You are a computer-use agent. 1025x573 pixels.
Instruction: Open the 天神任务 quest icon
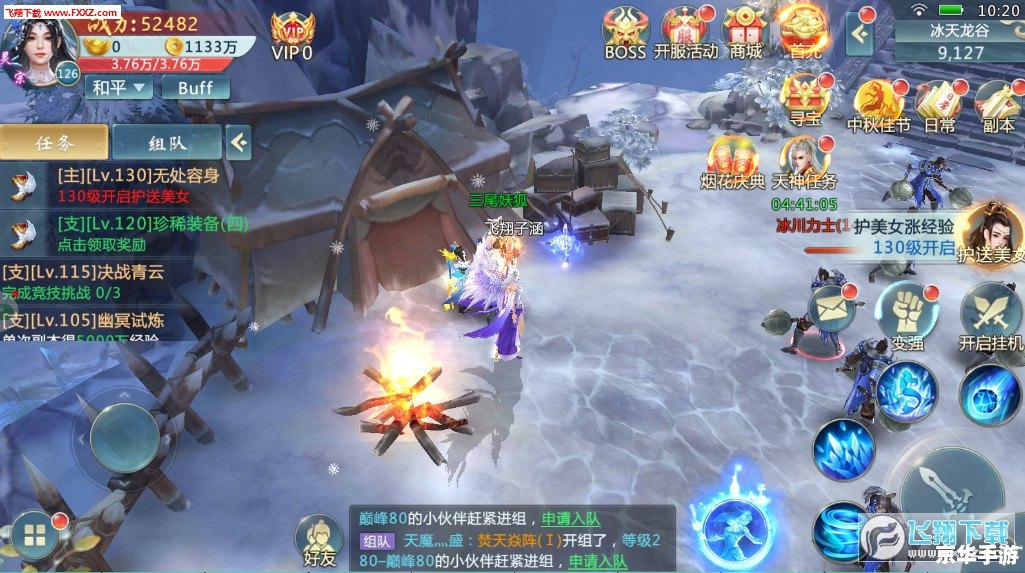[803, 158]
